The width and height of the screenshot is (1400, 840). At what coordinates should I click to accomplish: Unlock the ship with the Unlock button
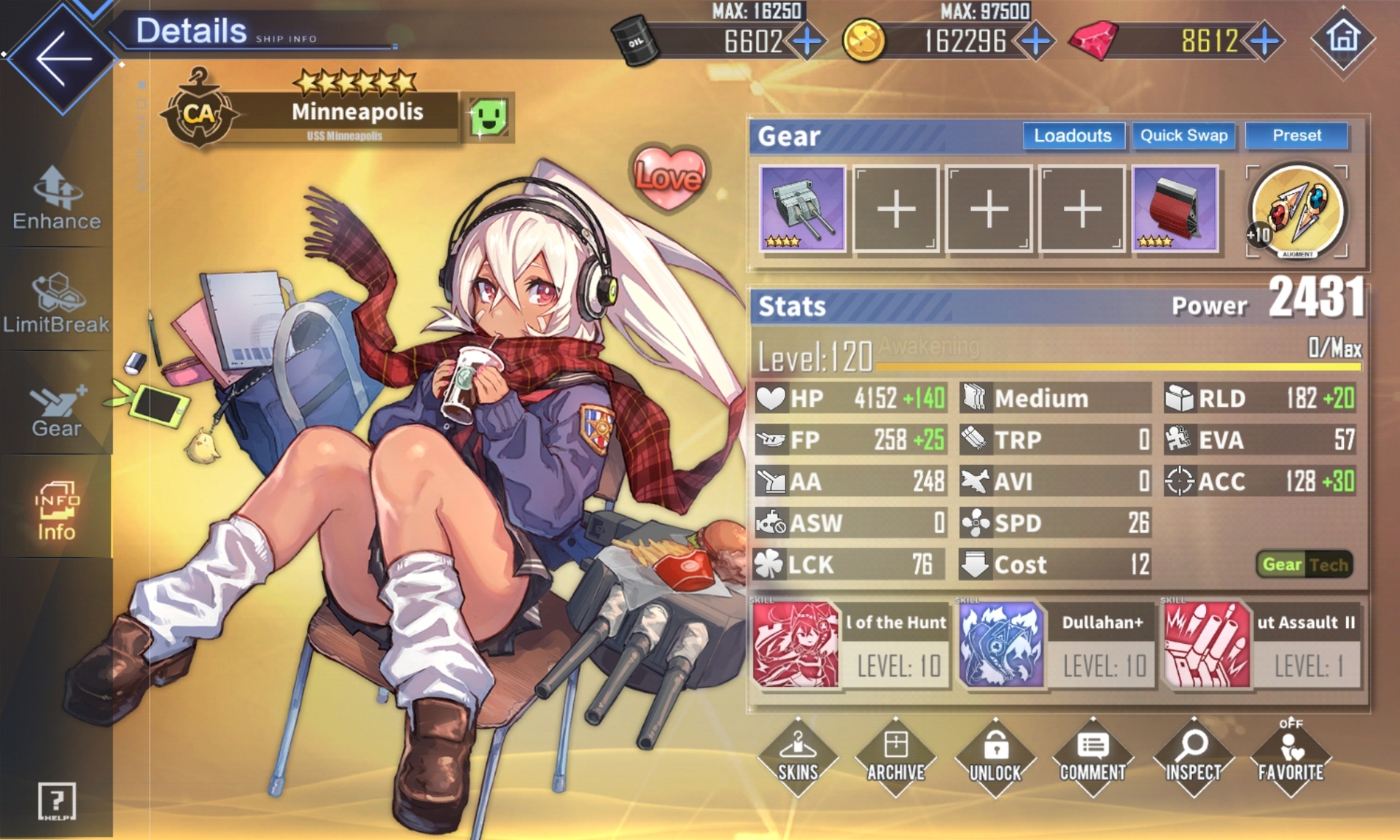[x=995, y=758]
